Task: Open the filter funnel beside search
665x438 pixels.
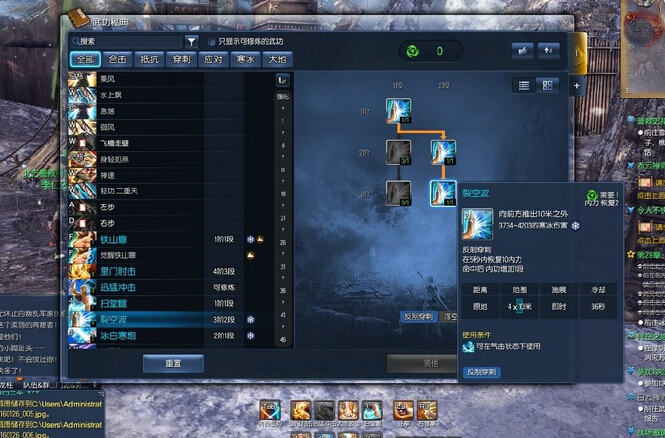Action: point(192,42)
